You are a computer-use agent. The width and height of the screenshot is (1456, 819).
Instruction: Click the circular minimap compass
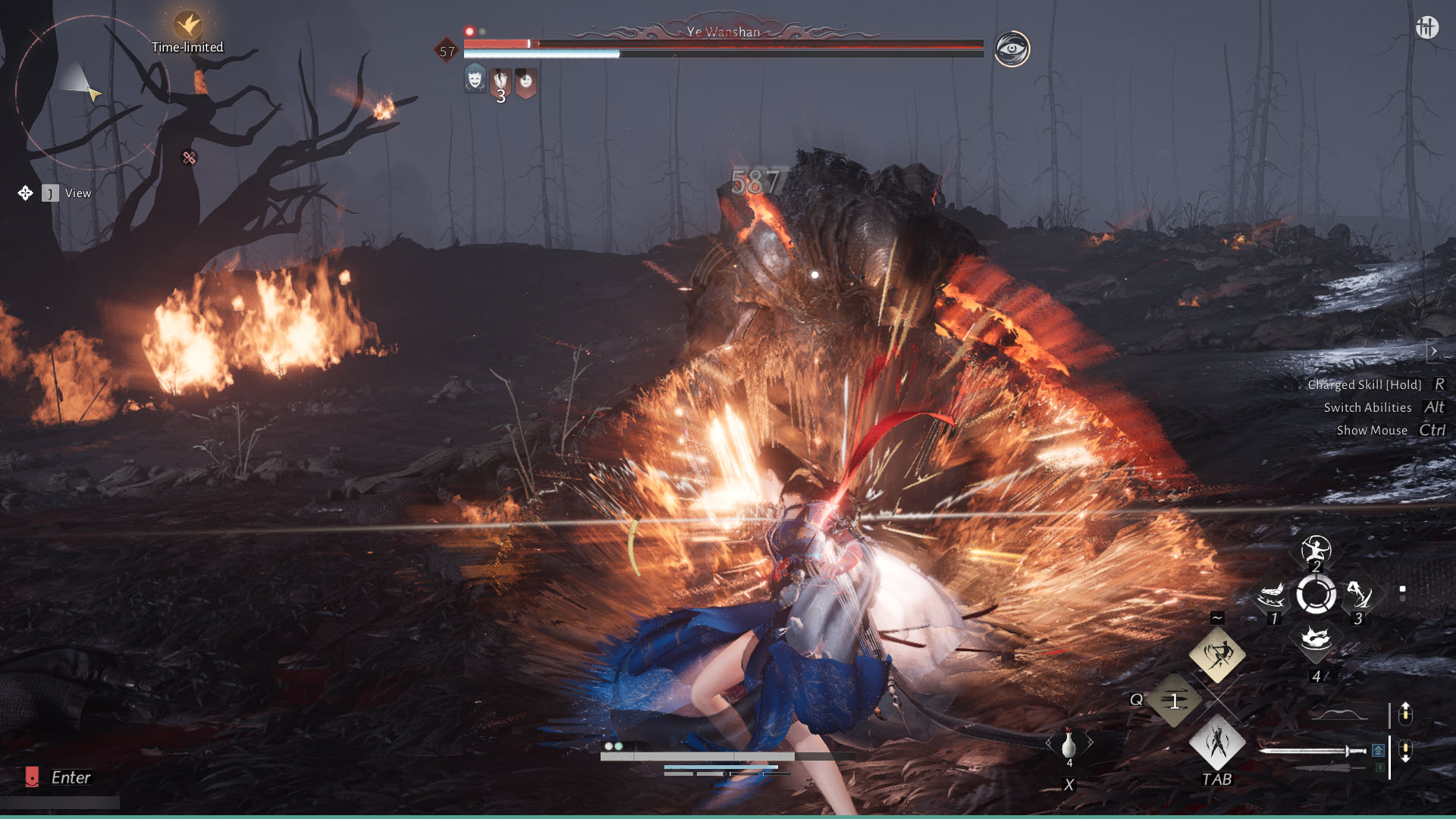click(85, 92)
